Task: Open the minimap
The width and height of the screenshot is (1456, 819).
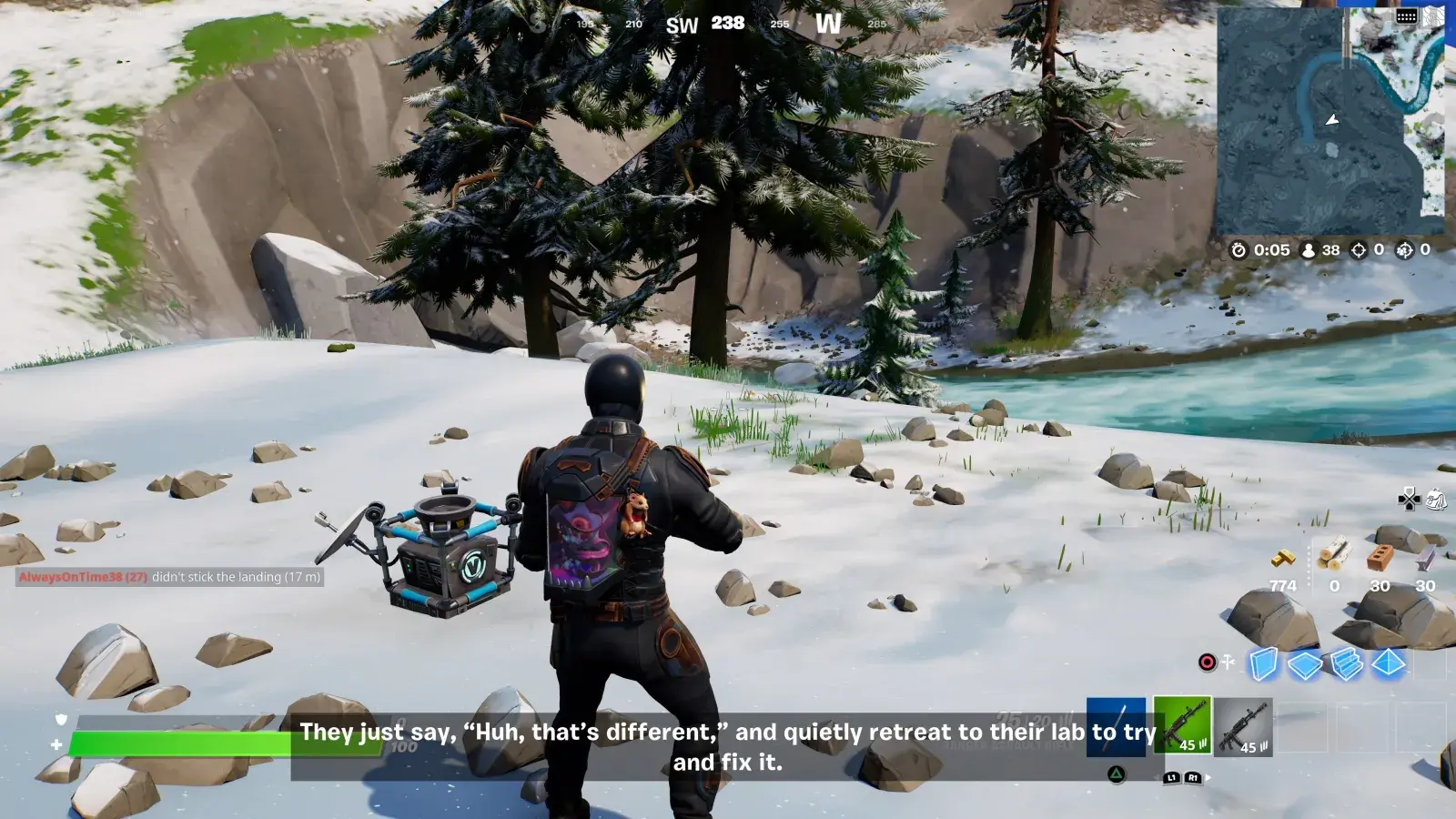Action: 1330,121
